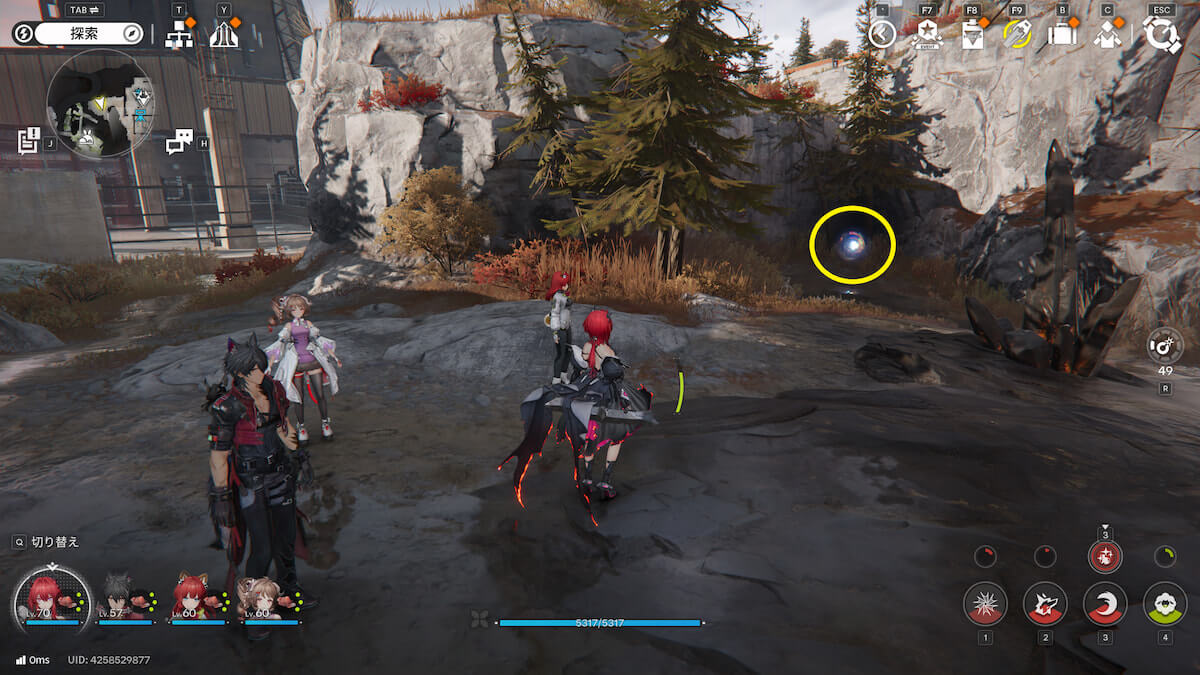The height and width of the screenshot is (675, 1200).
Task: Open the hierarchy tree icon menu
Action: point(179,34)
